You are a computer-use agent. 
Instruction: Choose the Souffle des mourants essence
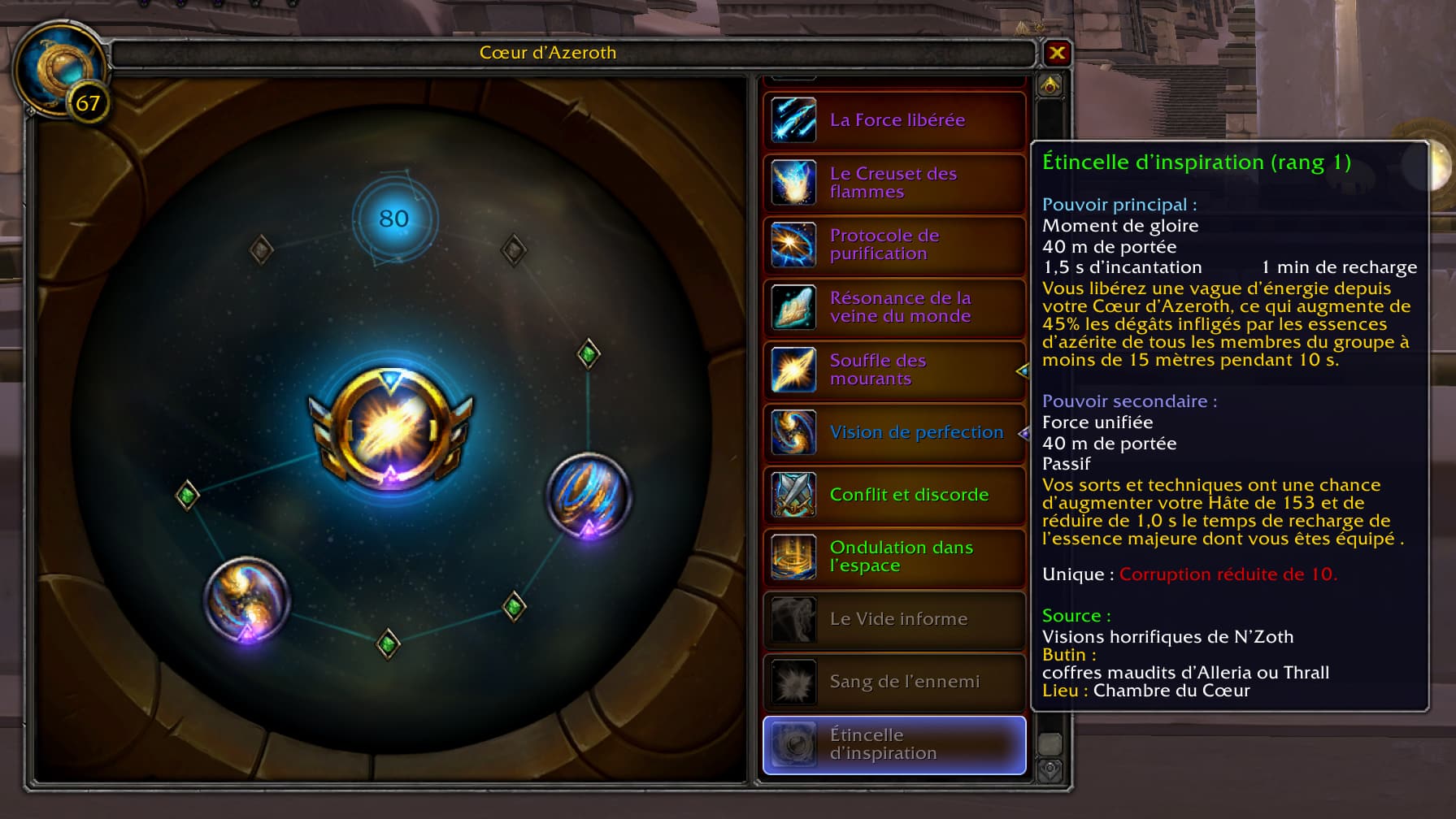[894, 370]
